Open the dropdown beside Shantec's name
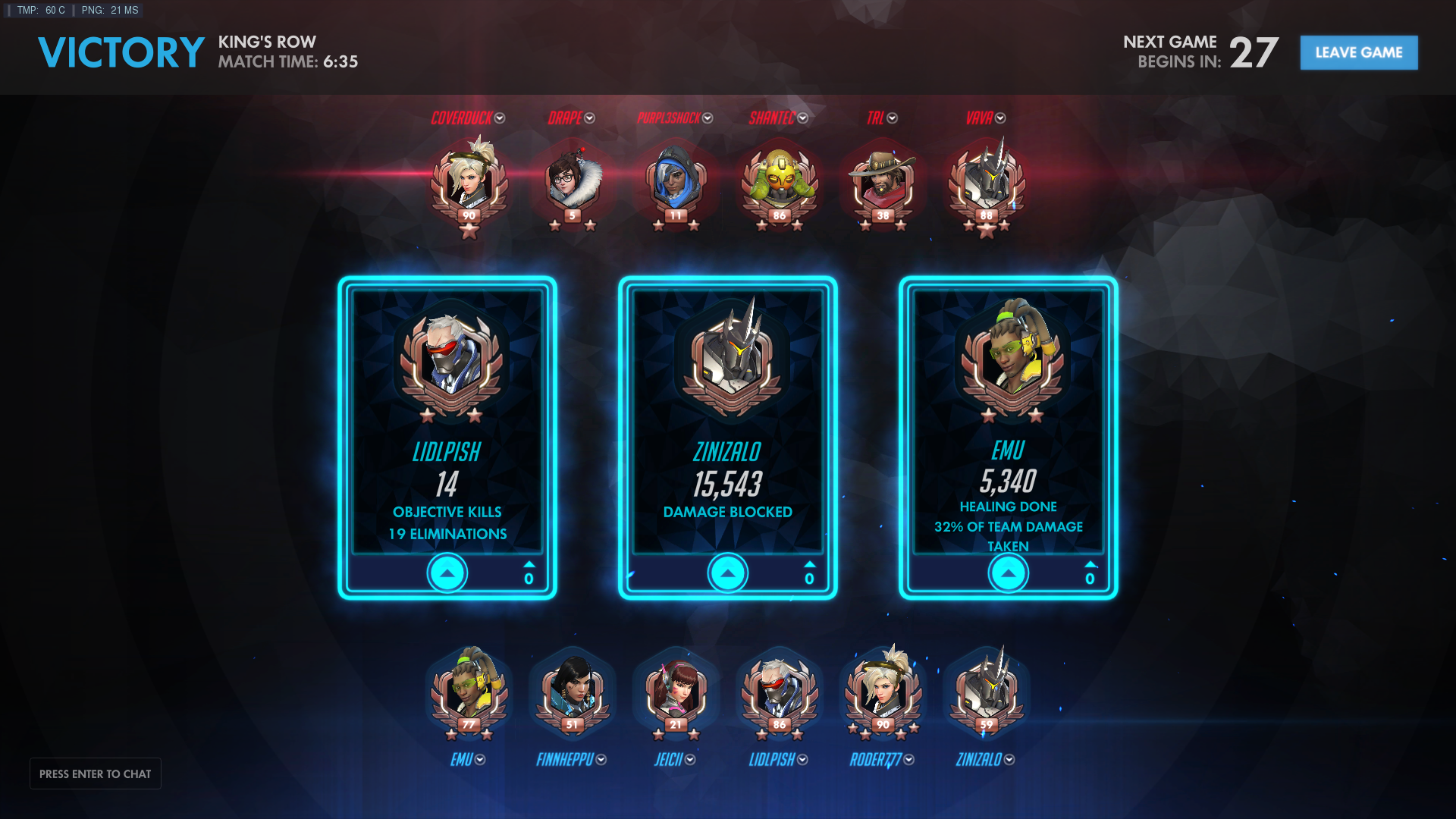Viewport: 1456px width, 819px height. (x=803, y=118)
